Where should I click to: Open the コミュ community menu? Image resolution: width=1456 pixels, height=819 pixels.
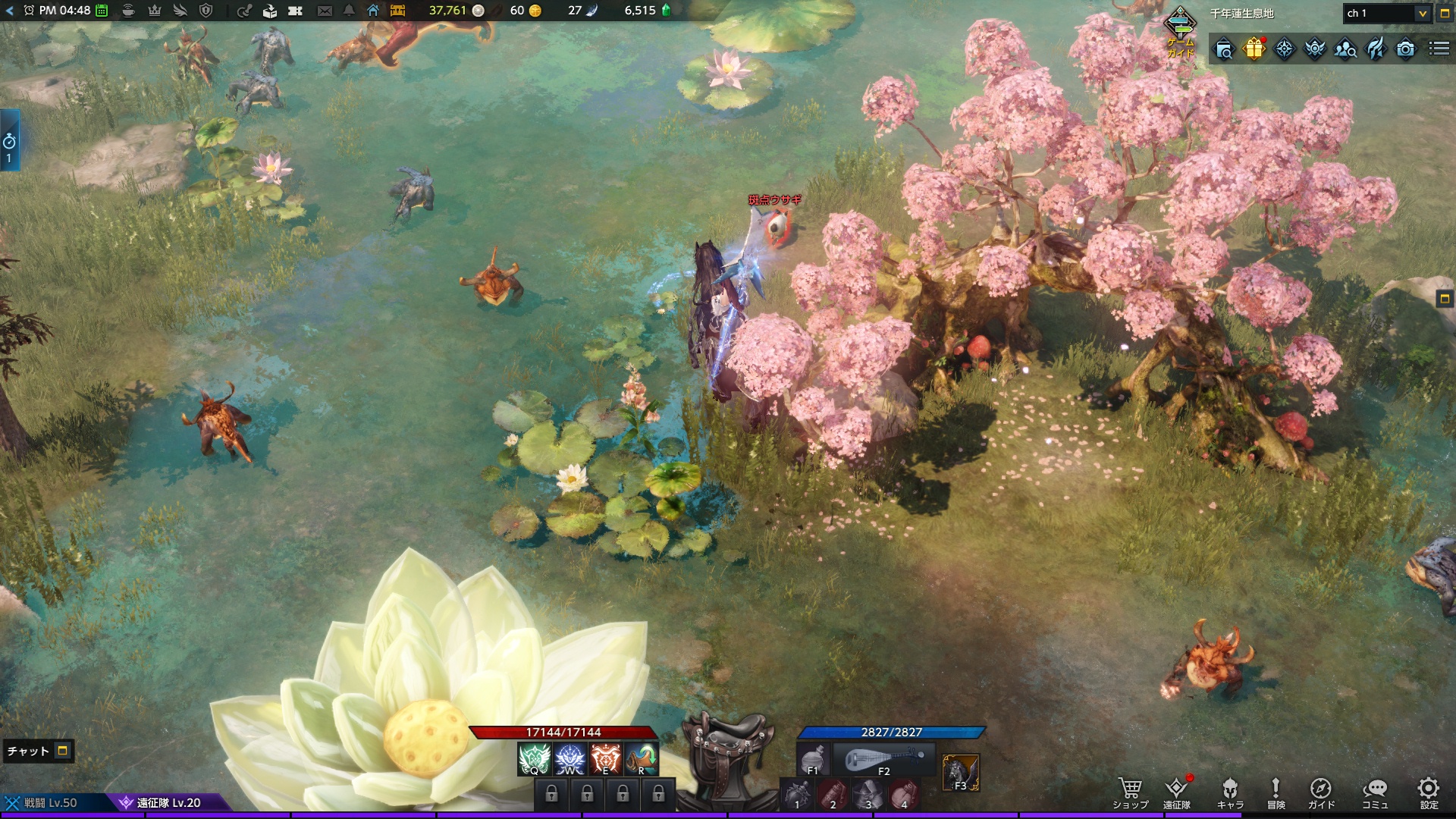click(1374, 792)
